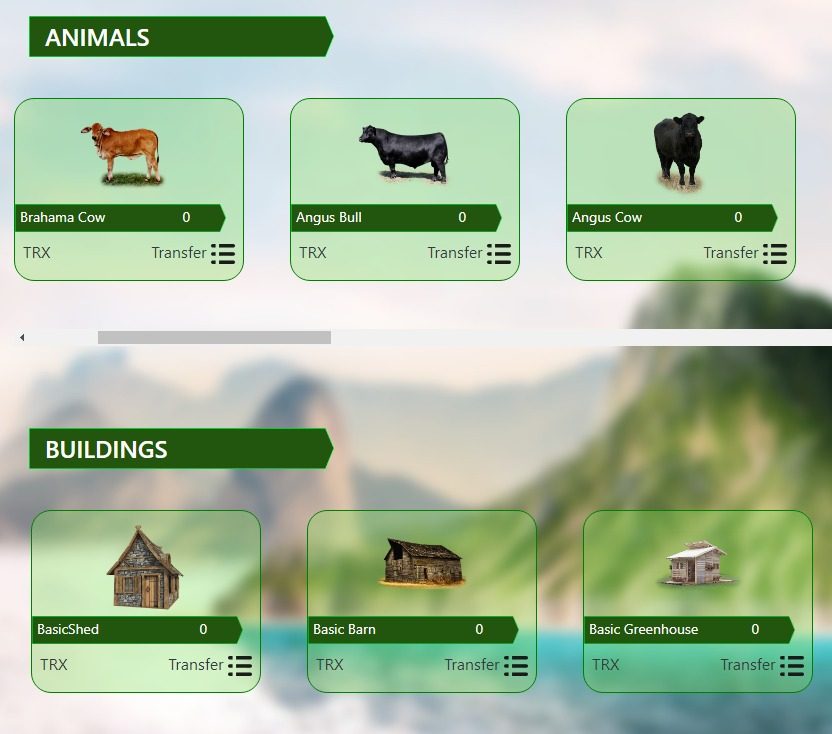Open list menu on Brahama Cow card
Image resolution: width=832 pixels, height=734 pixels.
click(x=223, y=254)
